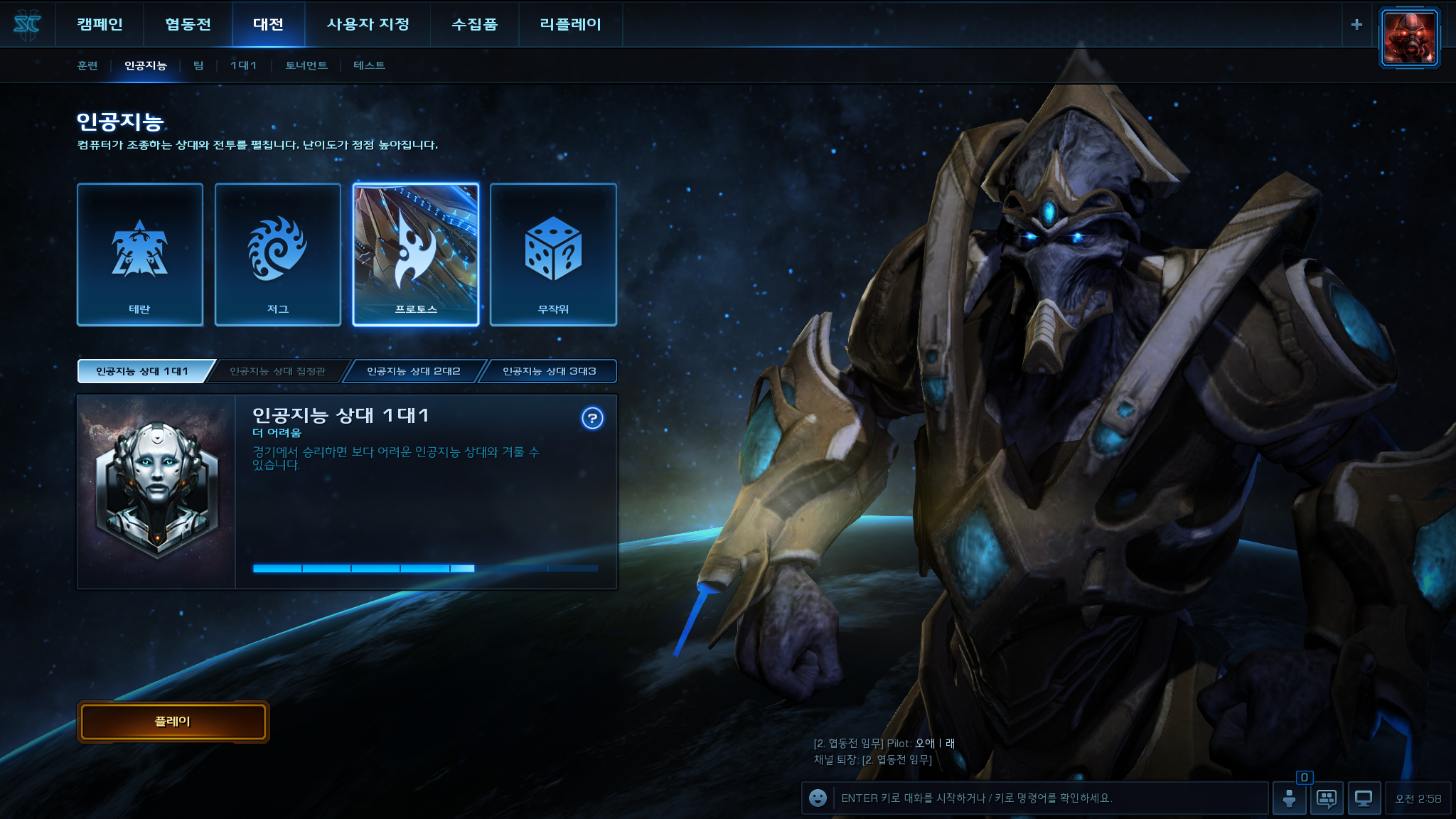Open the 사용자 지정 custom games menu
The height and width of the screenshot is (819, 1456).
point(368,24)
